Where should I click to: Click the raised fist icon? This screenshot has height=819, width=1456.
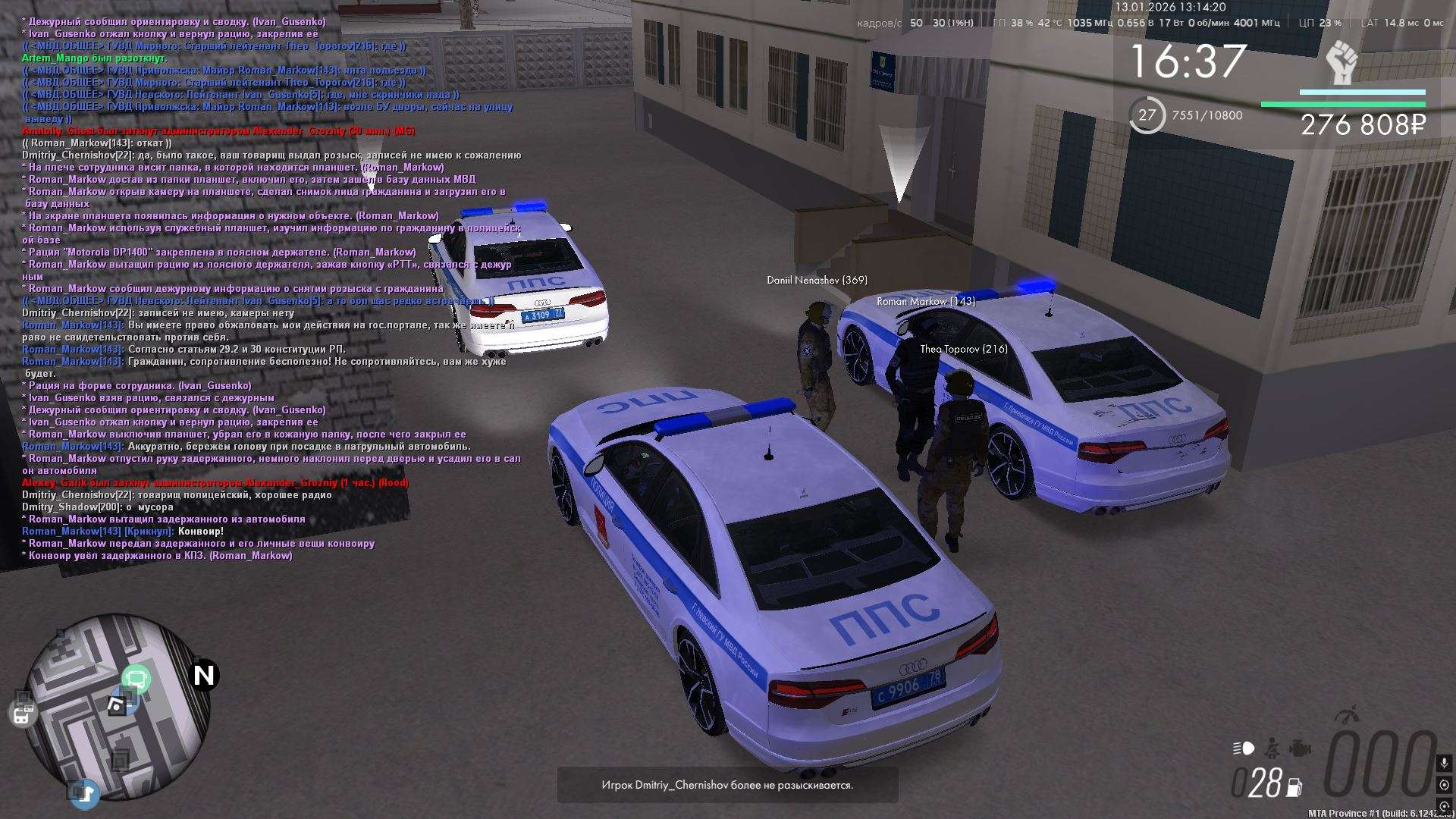(1342, 63)
